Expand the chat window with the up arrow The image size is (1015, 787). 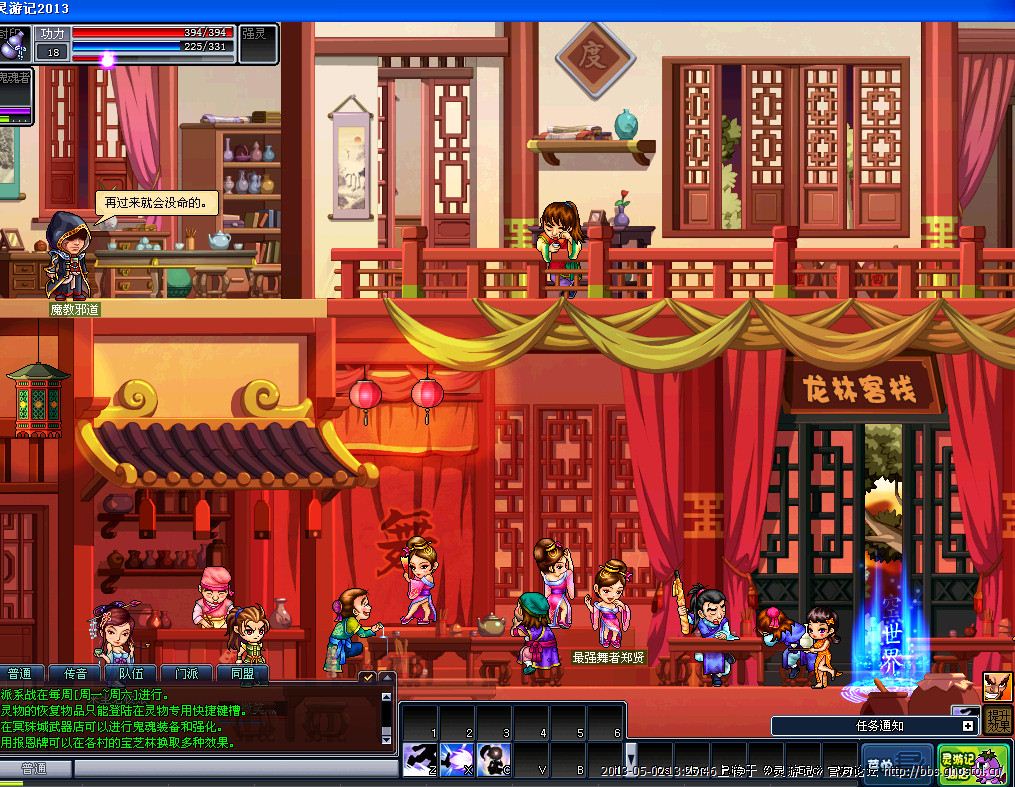(386, 677)
